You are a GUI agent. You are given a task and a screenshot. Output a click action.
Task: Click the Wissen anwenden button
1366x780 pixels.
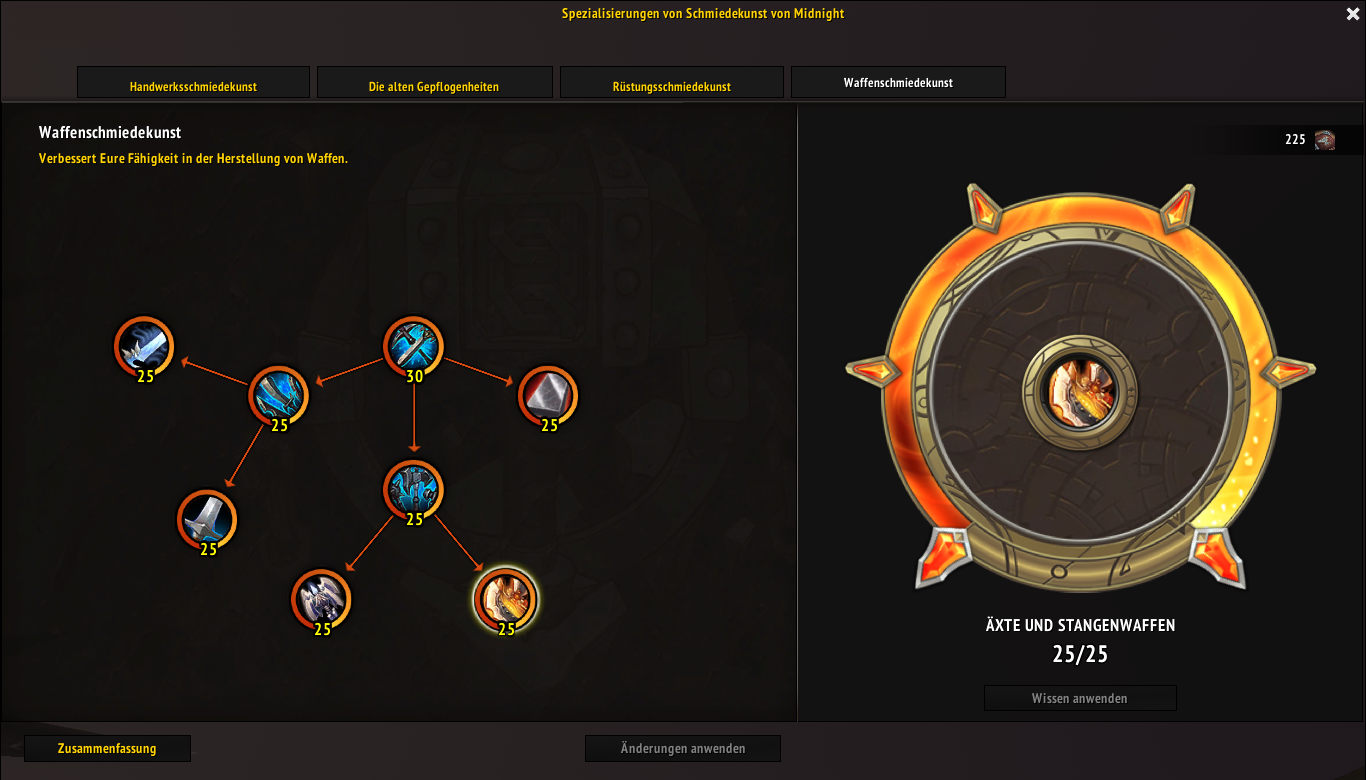point(1079,698)
